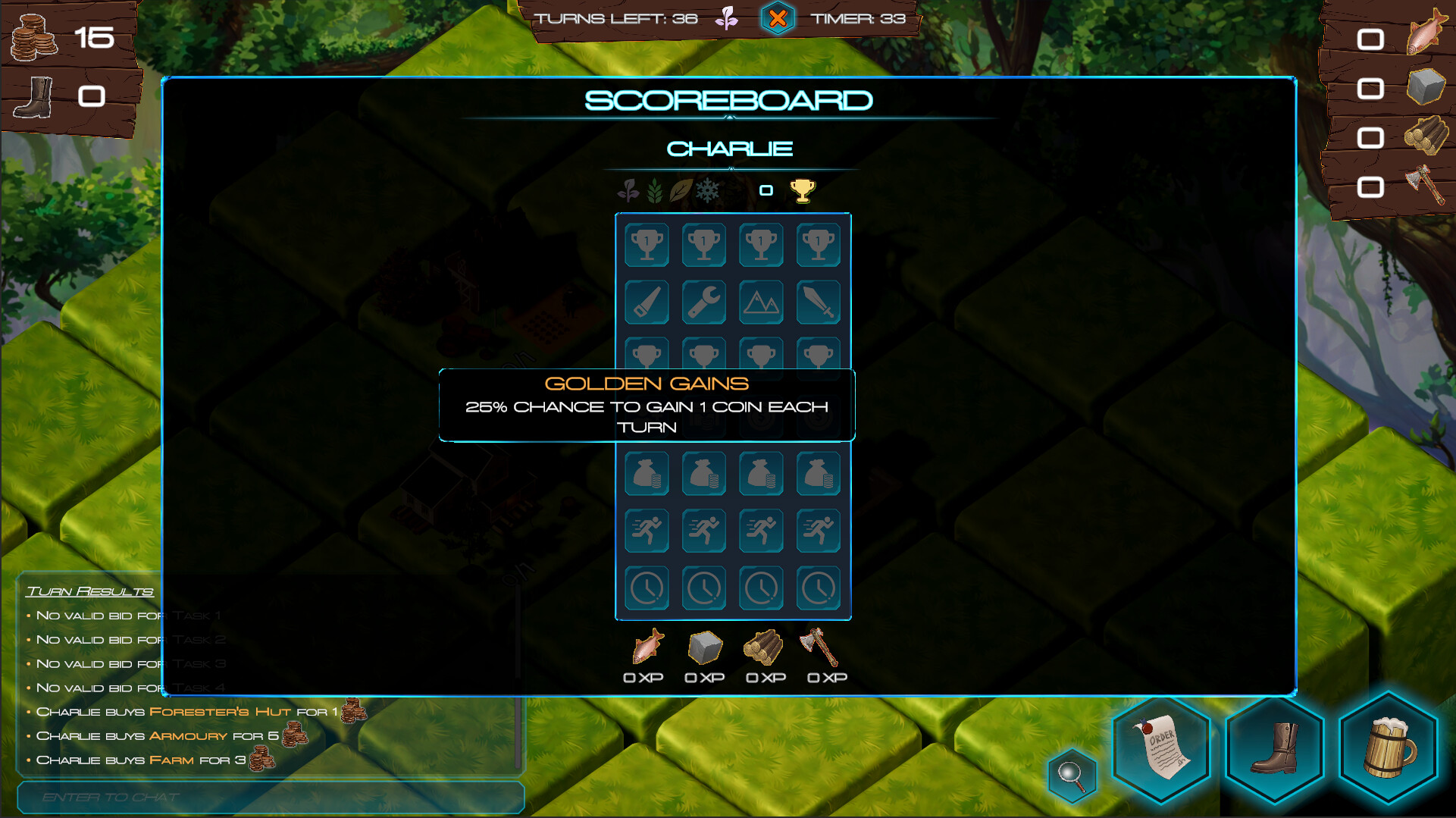Select the first numbered trophy tile
This screenshot has width=1456, height=818.
tap(646, 245)
